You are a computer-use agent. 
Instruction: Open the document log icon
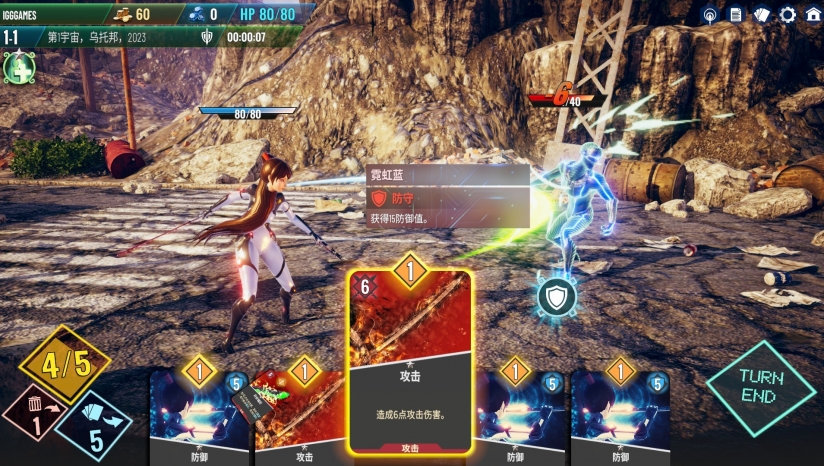736,14
